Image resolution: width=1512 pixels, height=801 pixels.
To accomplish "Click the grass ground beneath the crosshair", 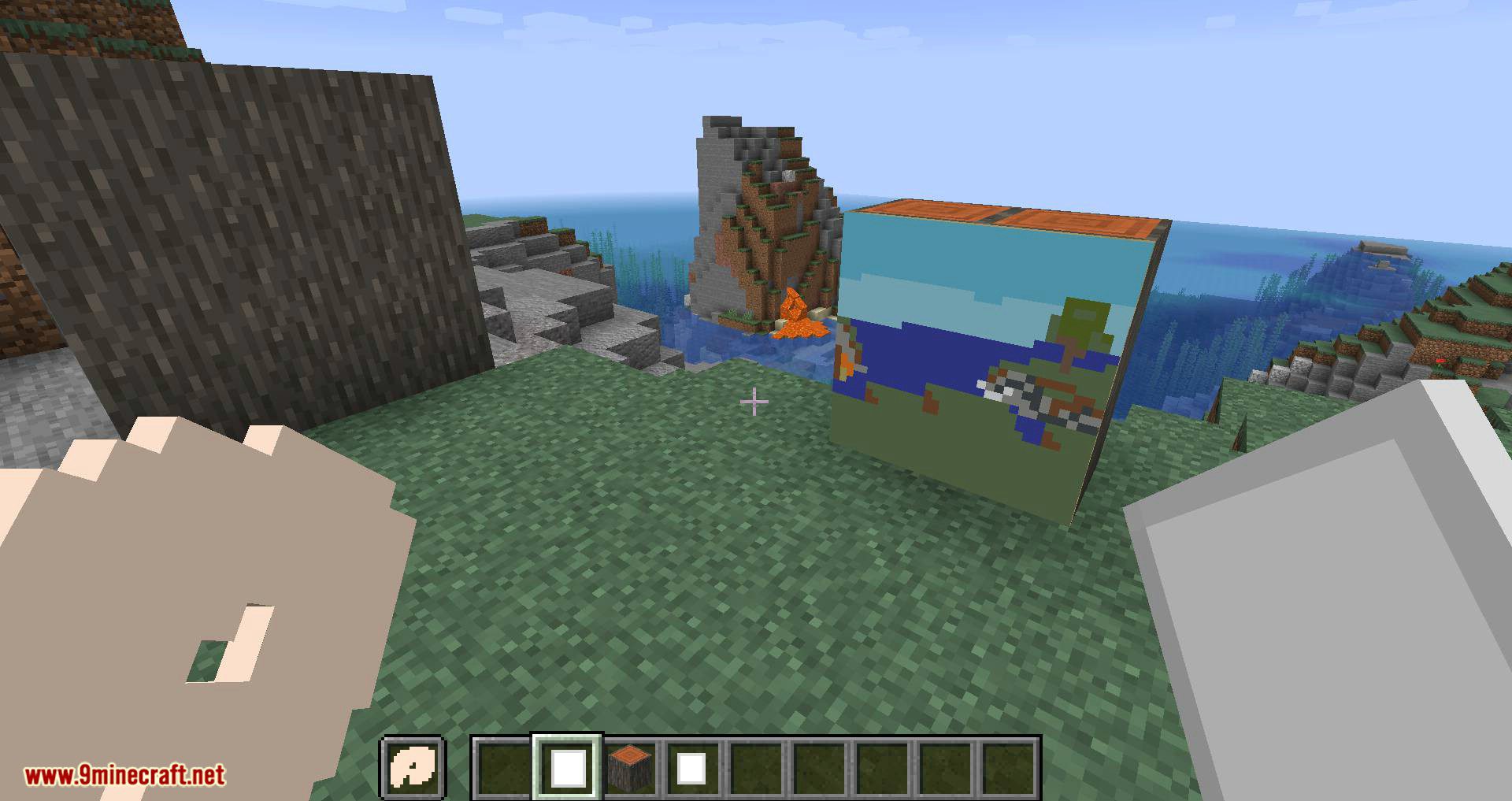I will [748, 551].
